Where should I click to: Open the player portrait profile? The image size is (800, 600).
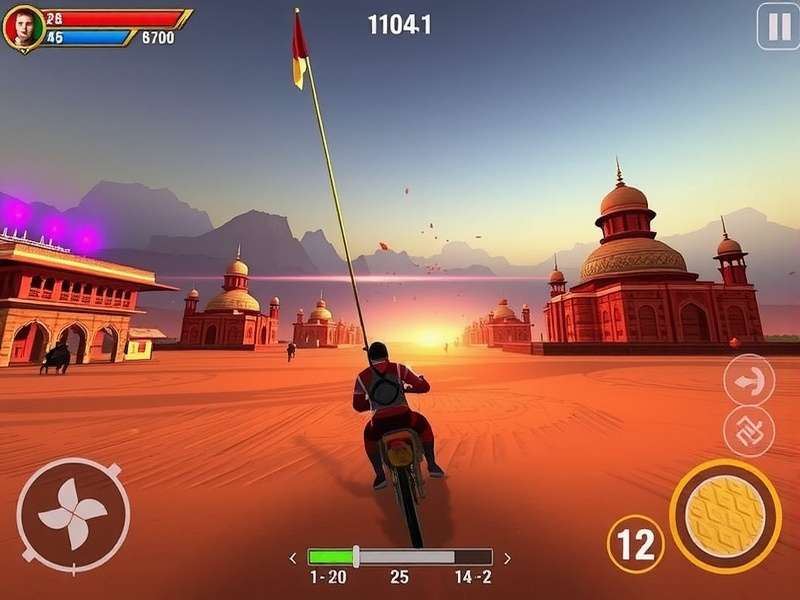click(x=22, y=27)
